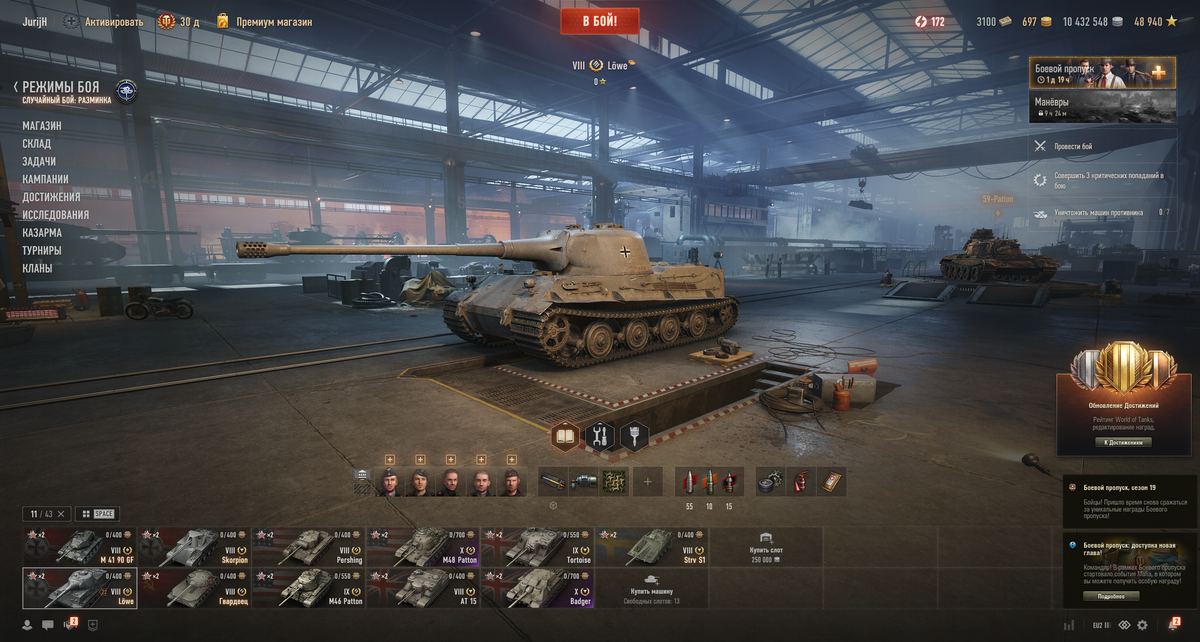Open the Премиум магазин
Image resolution: width=1200 pixels, height=642 pixels.
click(274, 21)
